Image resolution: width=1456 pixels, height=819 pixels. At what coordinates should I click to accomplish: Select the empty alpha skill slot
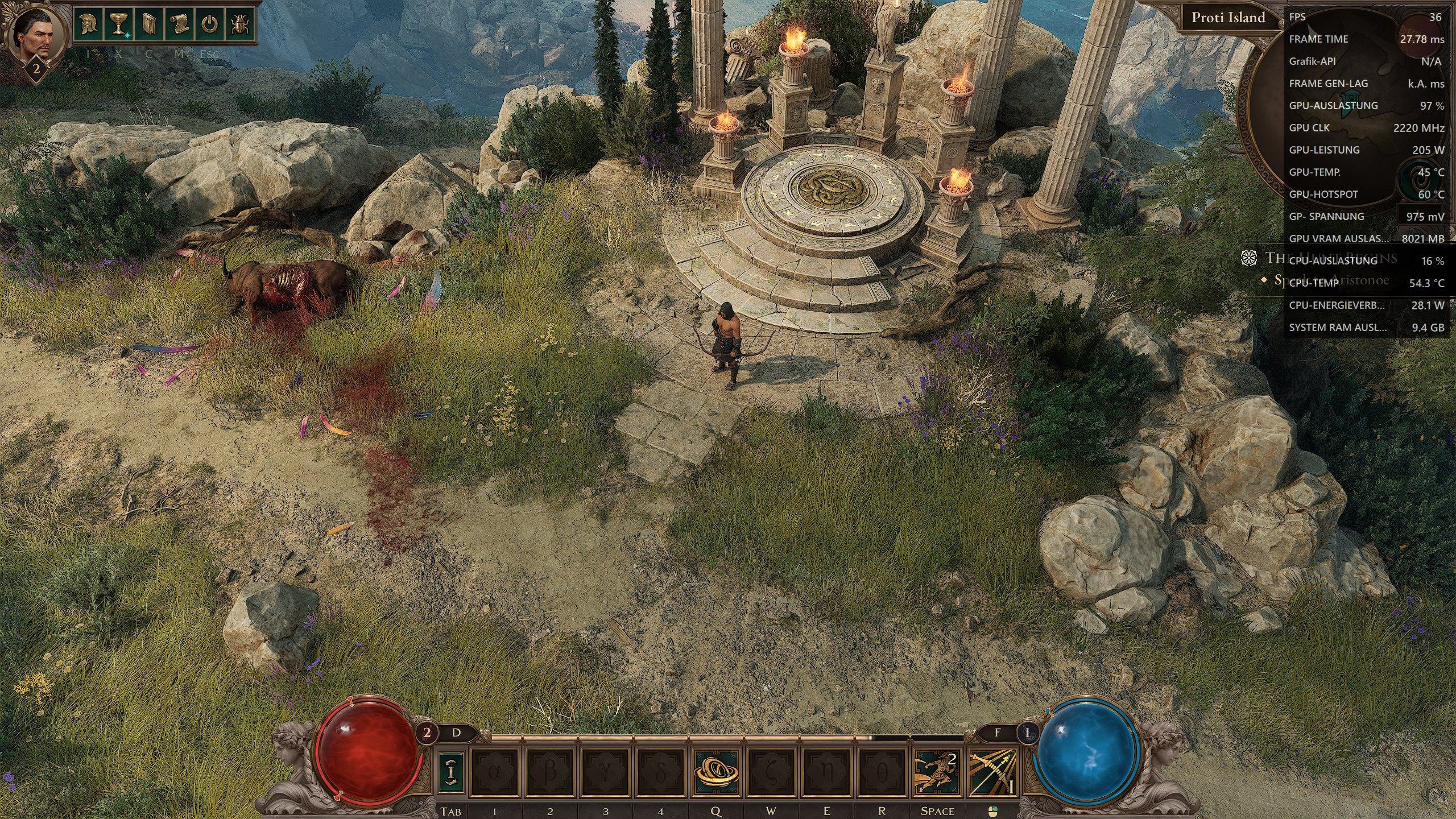pyautogui.click(x=495, y=772)
